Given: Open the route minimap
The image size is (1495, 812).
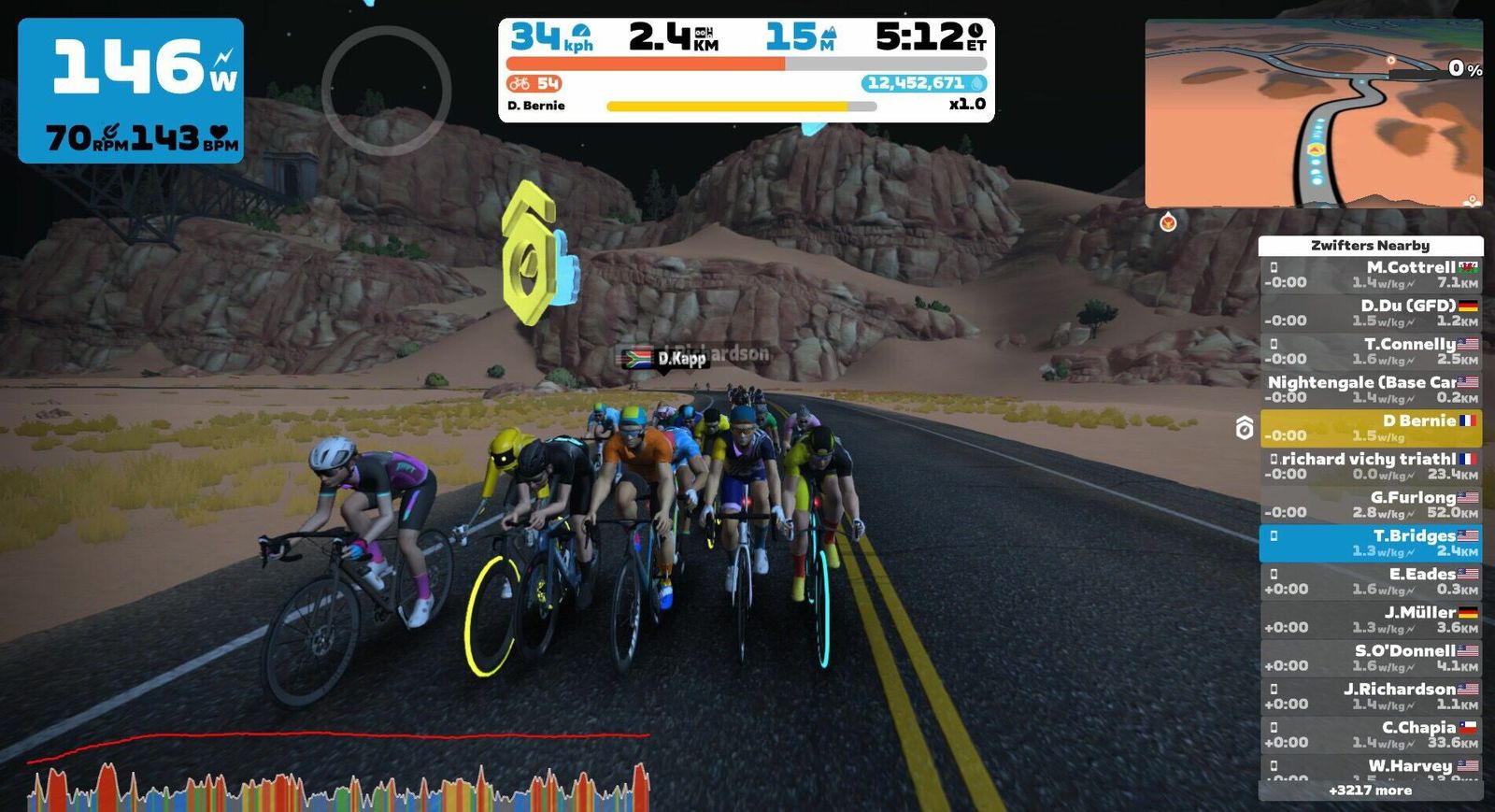Looking at the screenshot, I should tap(1313, 113).
